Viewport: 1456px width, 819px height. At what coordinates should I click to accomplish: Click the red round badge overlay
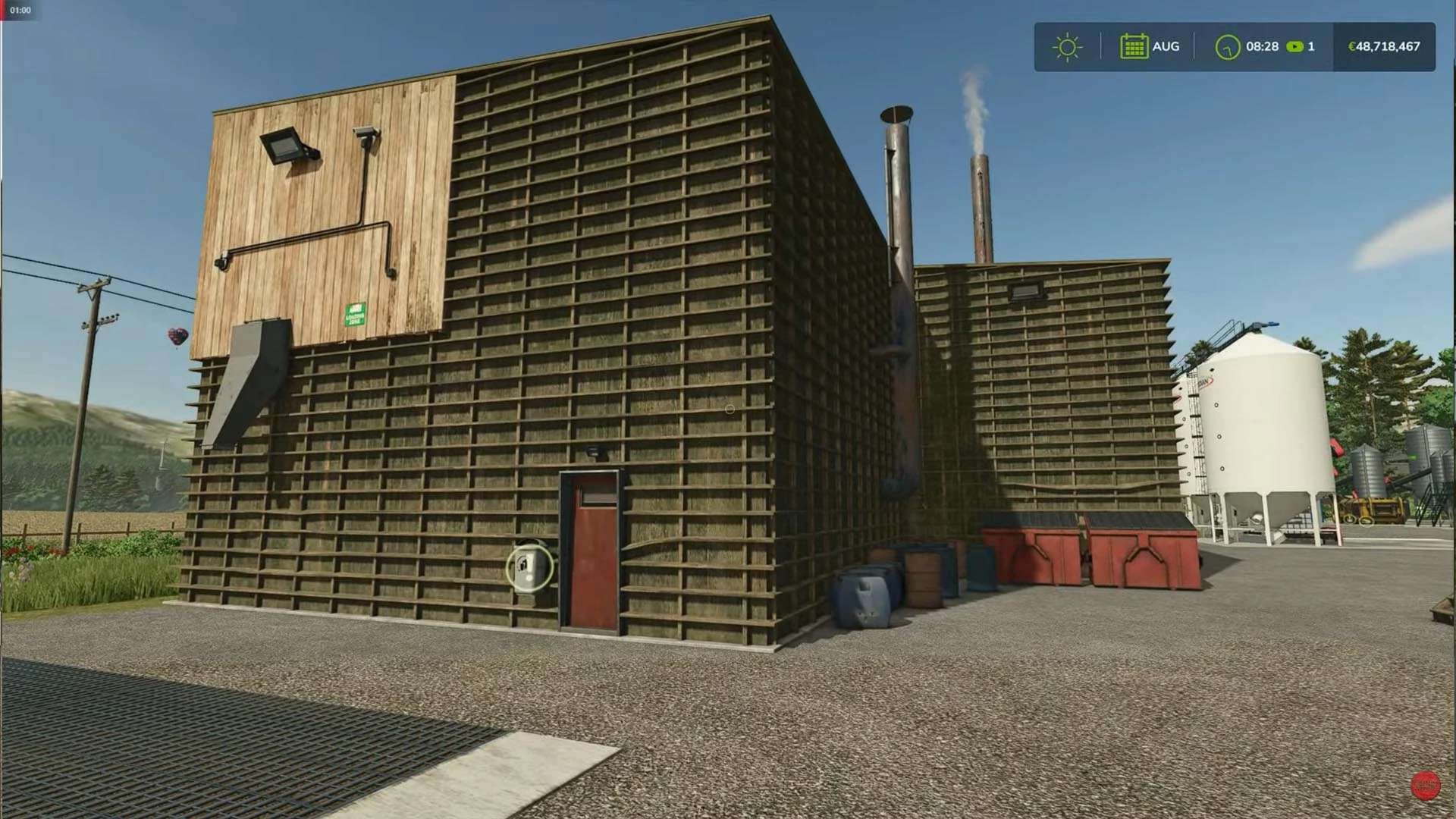pyautogui.click(x=1425, y=786)
